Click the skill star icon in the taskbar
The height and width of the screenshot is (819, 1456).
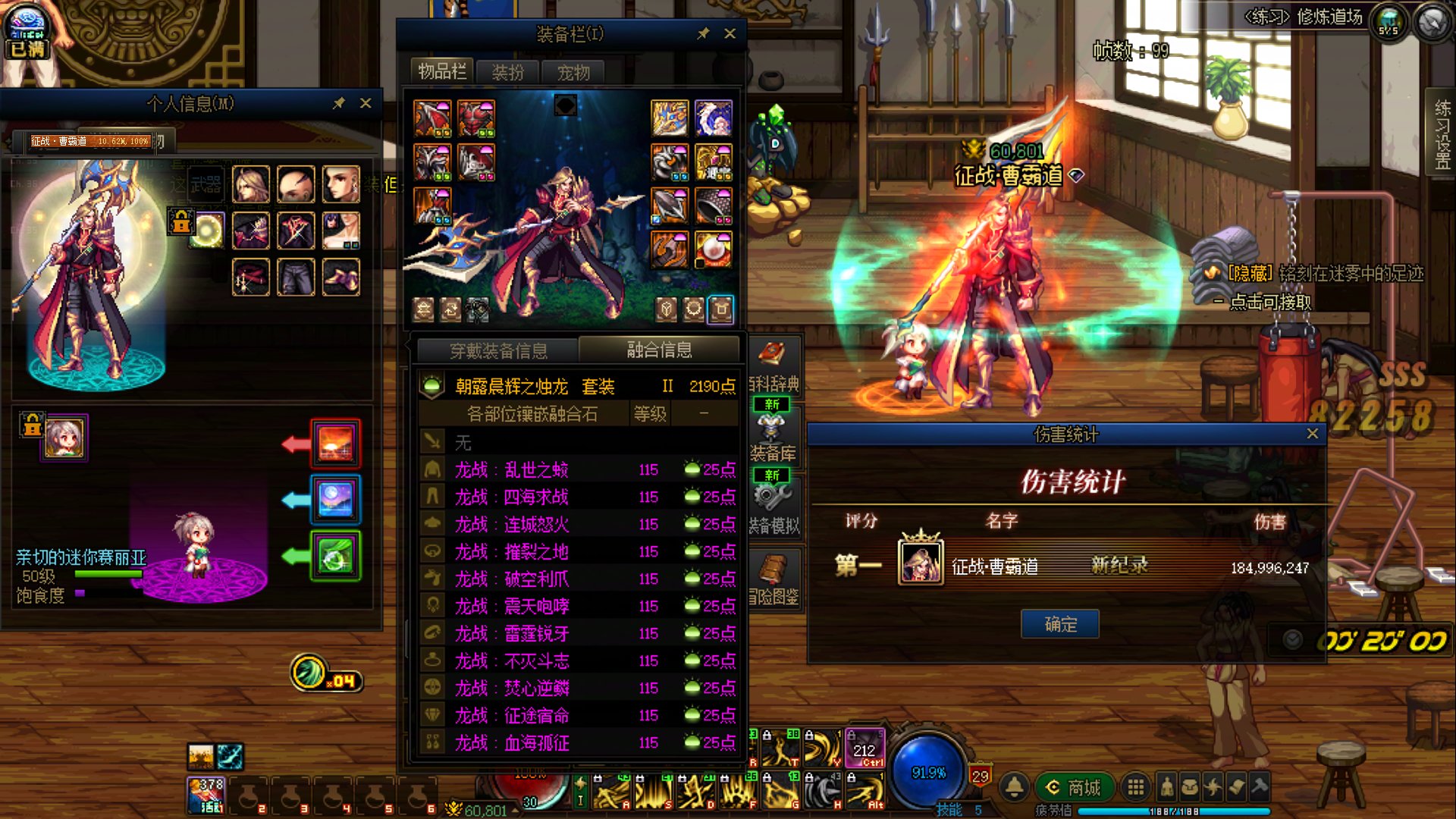1213,787
